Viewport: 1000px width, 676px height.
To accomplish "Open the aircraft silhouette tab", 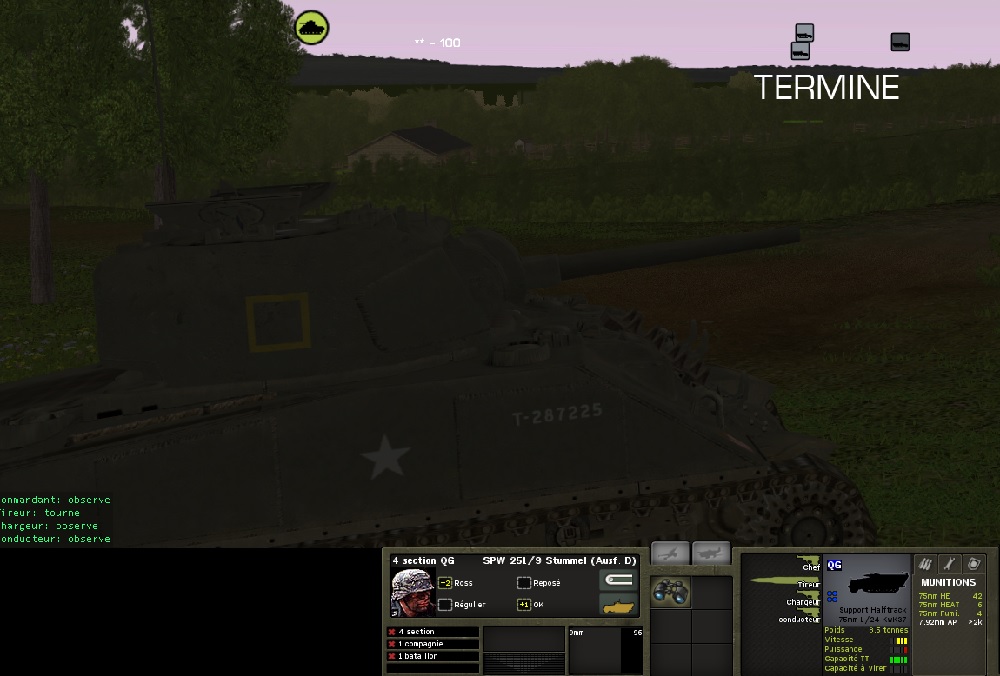I will point(670,553).
